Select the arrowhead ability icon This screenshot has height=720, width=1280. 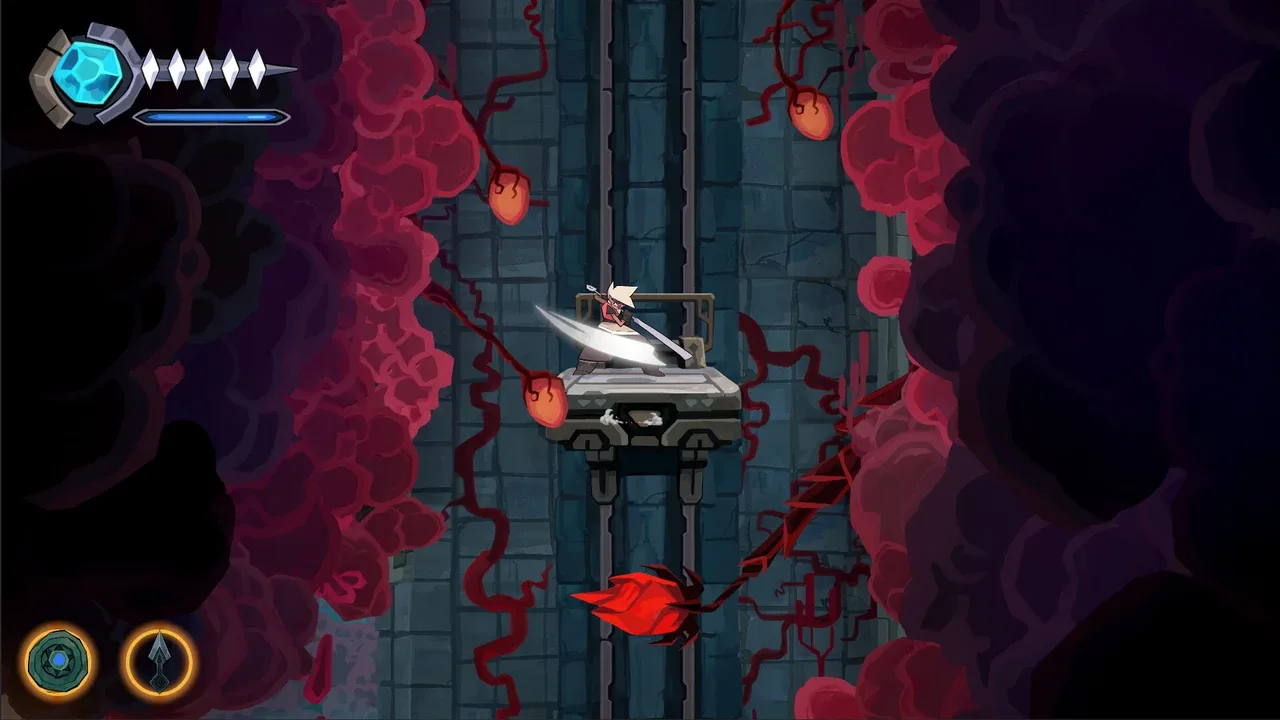pos(159,661)
